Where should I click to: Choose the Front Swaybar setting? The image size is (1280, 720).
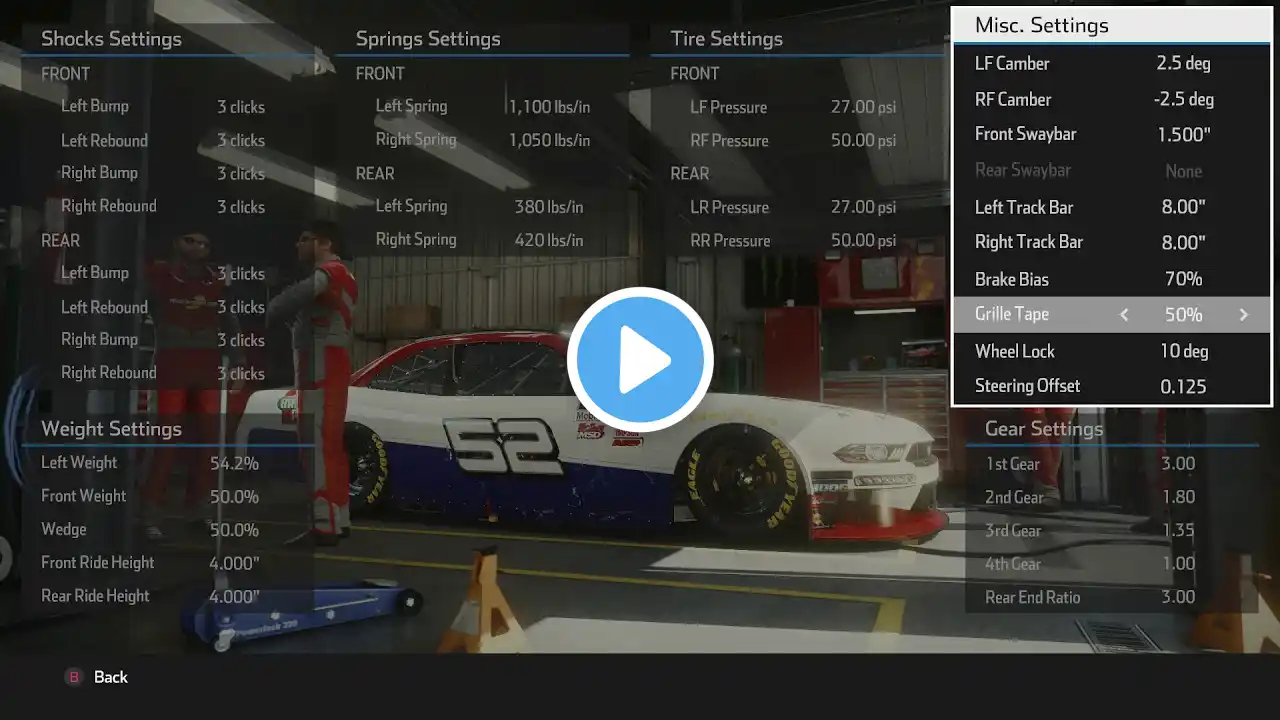tap(1110, 134)
